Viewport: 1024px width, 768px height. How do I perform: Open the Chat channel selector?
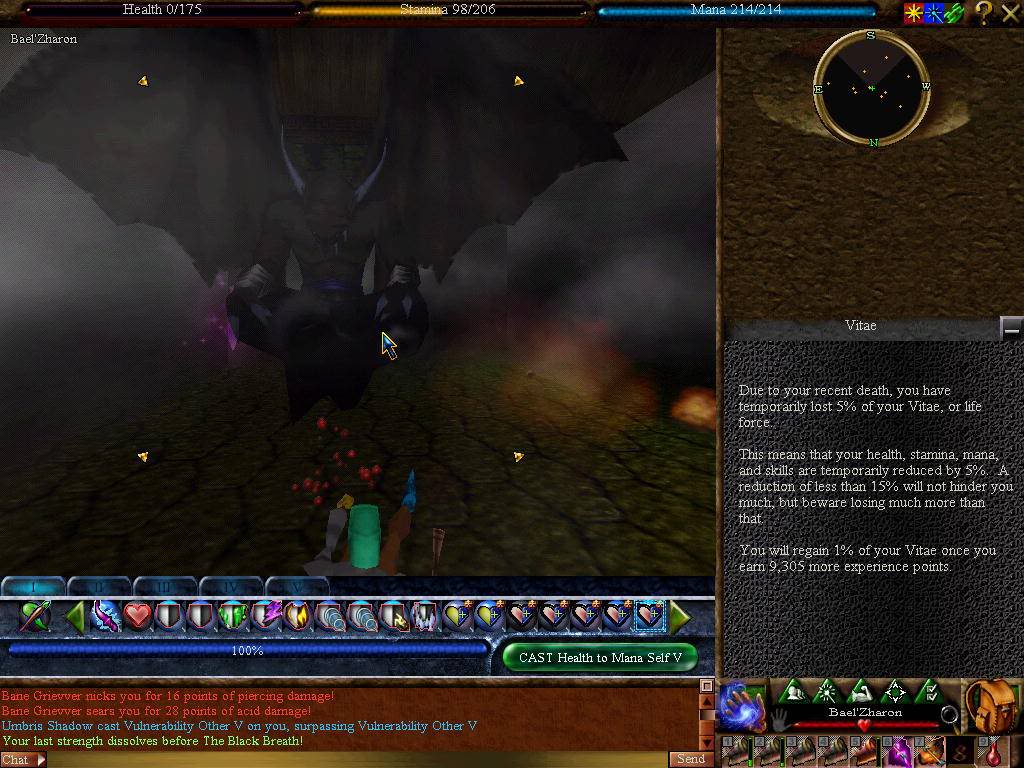pos(23,760)
